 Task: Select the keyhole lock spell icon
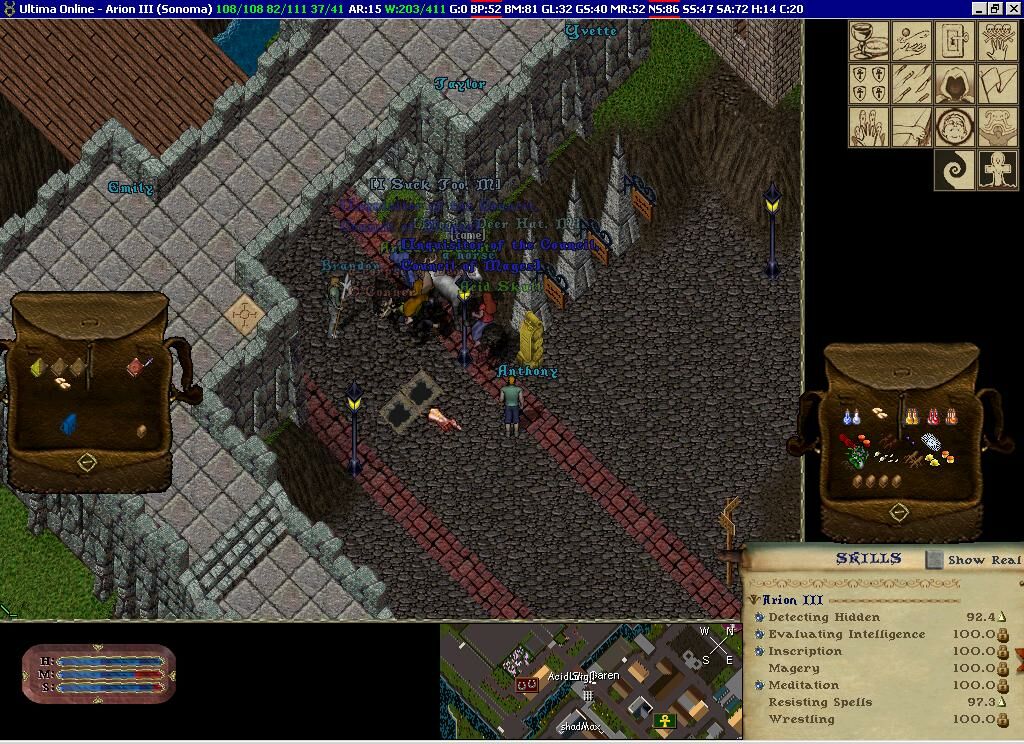click(x=955, y=41)
